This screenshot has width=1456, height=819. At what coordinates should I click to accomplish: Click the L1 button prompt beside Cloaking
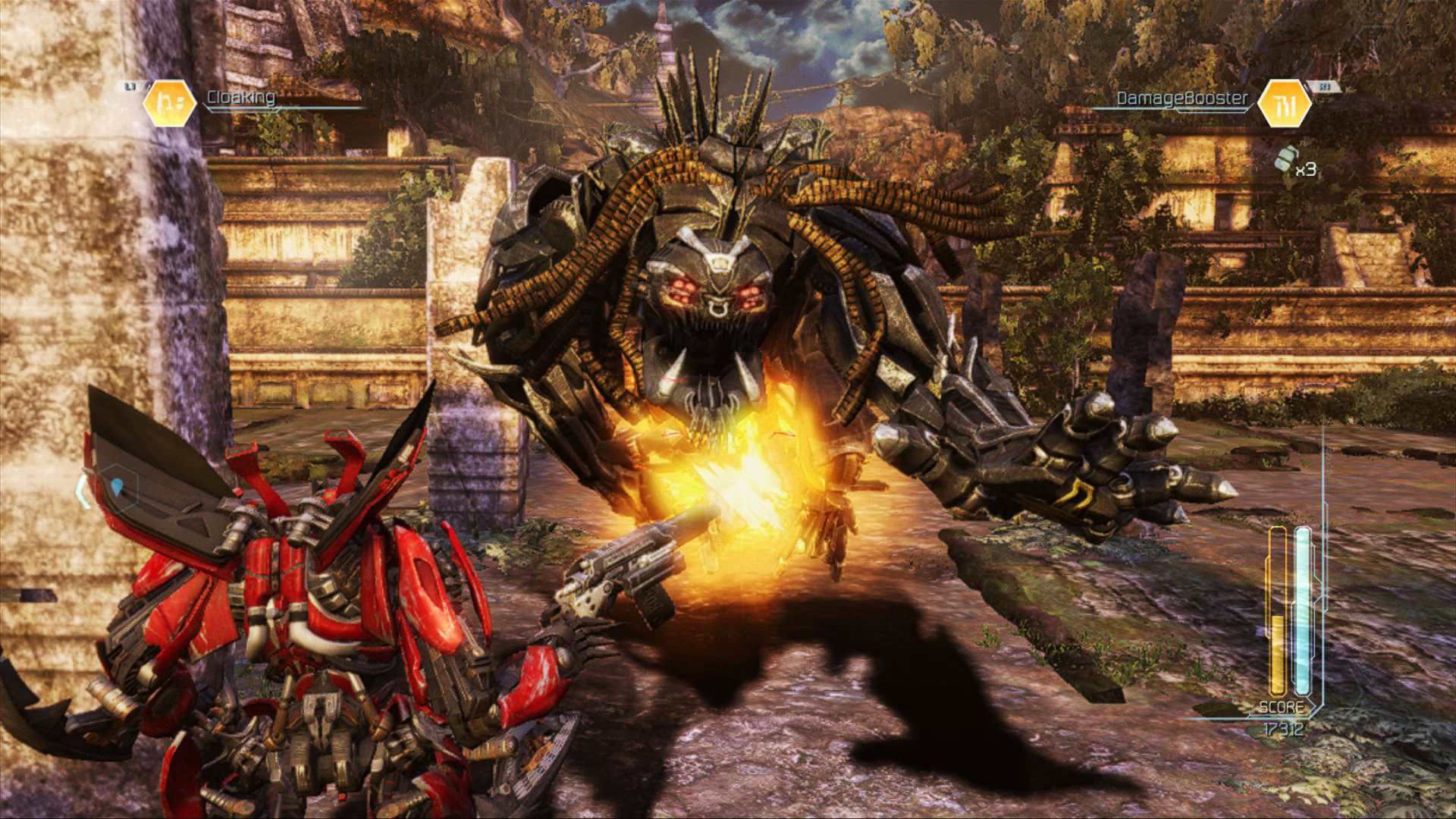point(129,85)
